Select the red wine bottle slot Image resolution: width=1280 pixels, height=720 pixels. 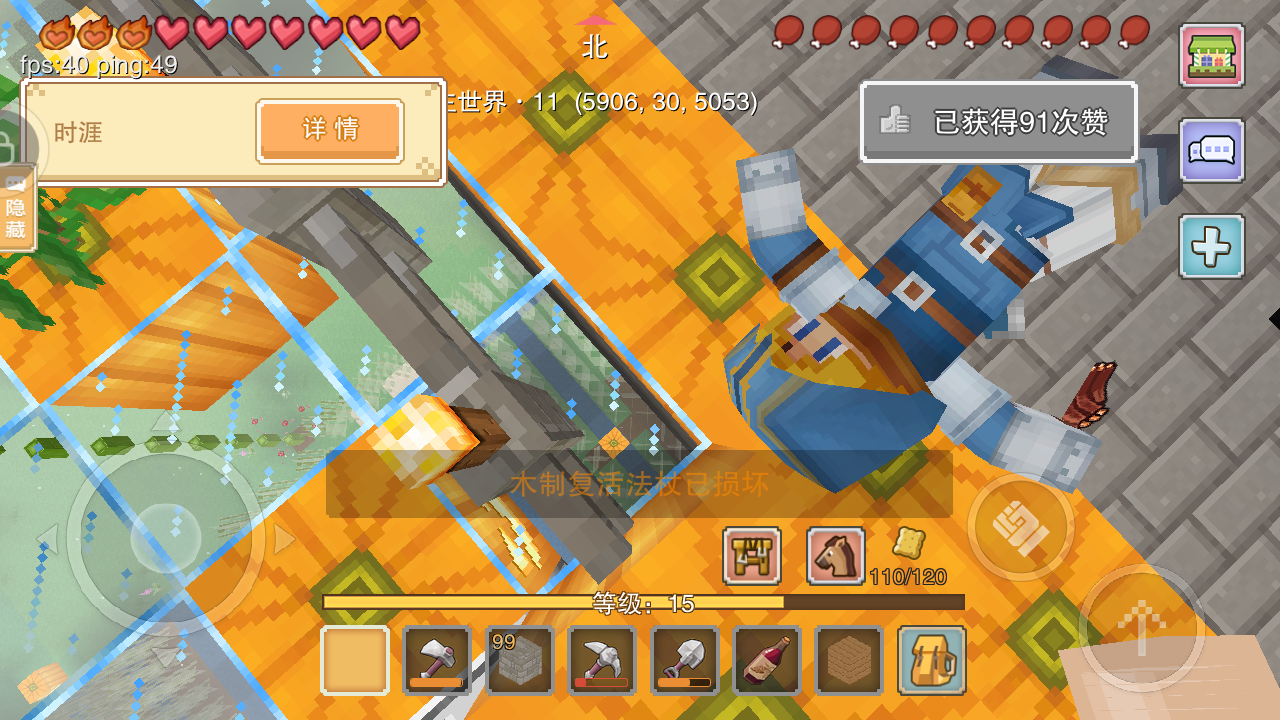tap(766, 660)
